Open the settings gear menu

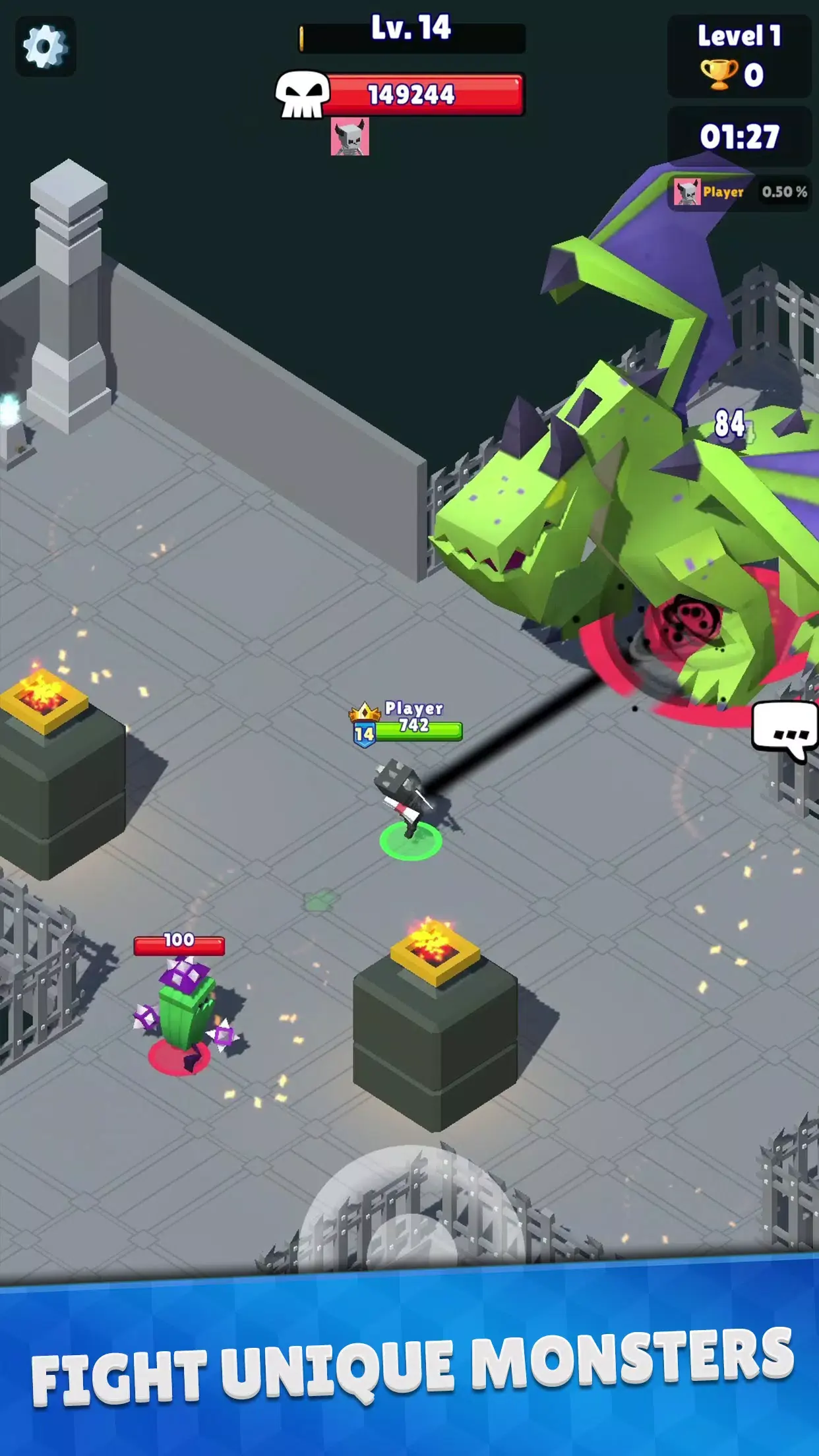[45, 47]
